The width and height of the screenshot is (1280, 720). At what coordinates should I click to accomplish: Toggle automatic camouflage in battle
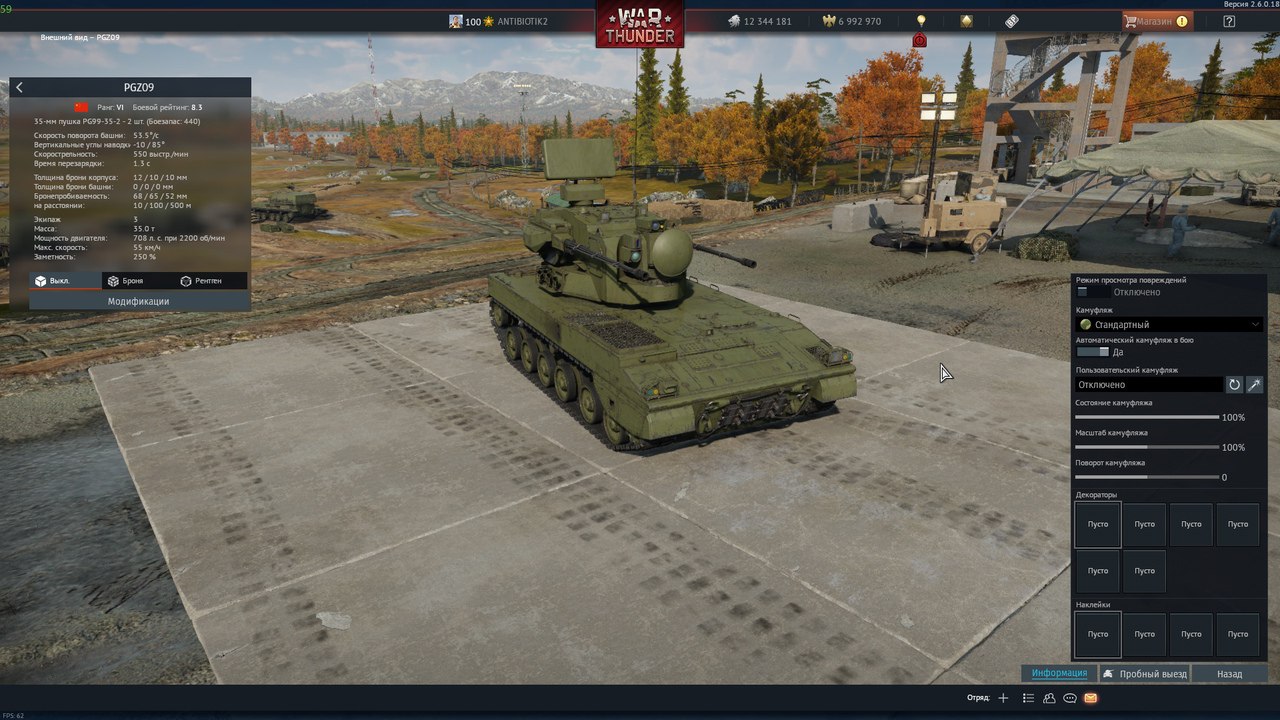click(x=1092, y=352)
